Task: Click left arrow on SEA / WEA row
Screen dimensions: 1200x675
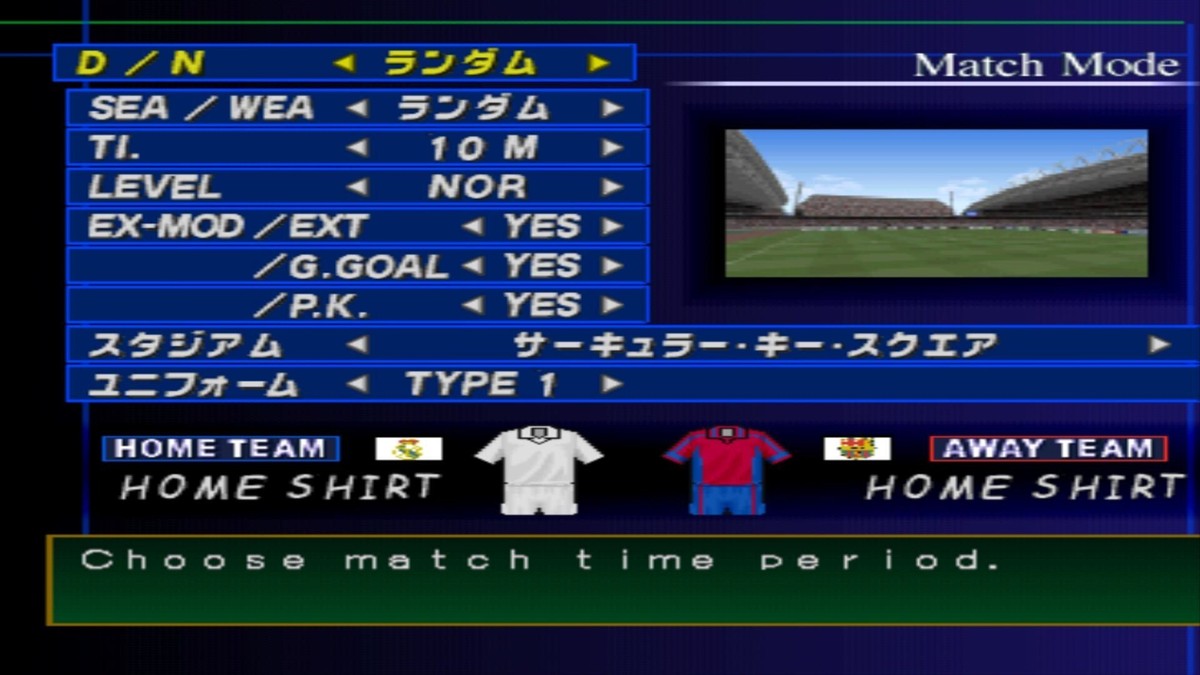Action: (x=357, y=108)
